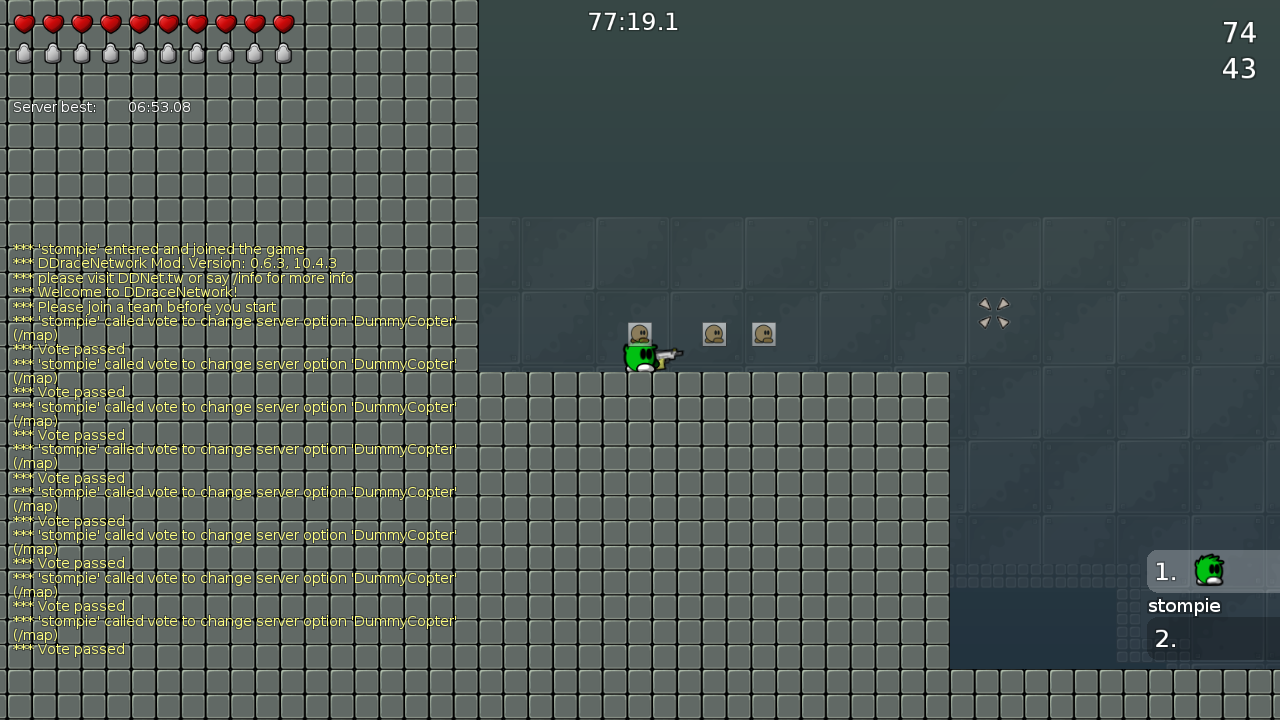This screenshot has width=1280, height=720.
Task: Click the score counter showing 74
Action: pyautogui.click(x=1240, y=32)
